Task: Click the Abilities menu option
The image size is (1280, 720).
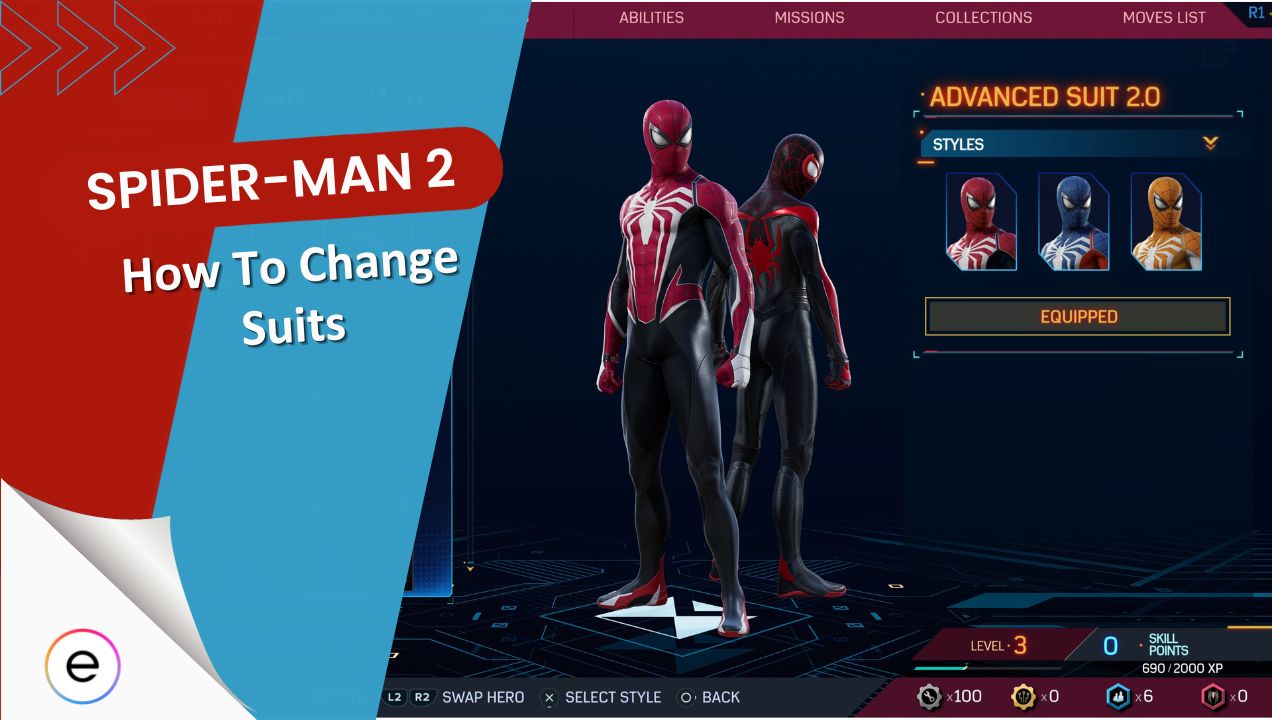Action: click(x=651, y=17)
